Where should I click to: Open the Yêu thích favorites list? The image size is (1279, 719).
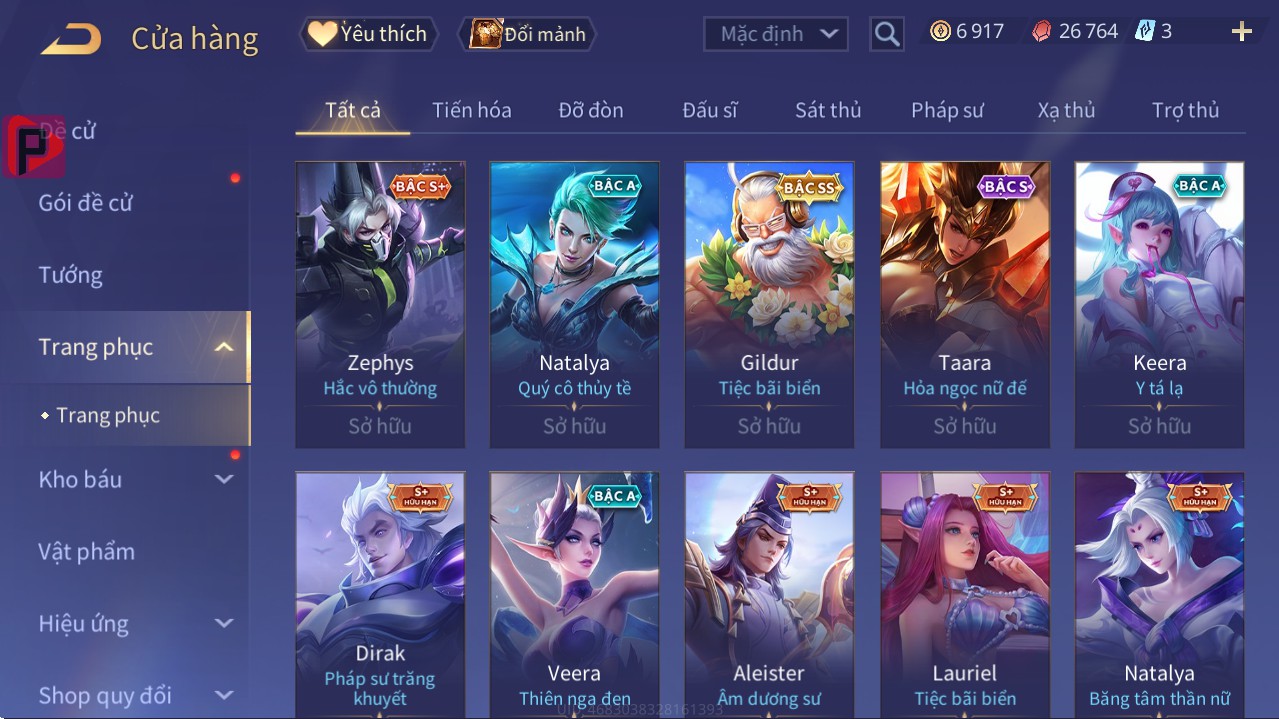(368, 34)
